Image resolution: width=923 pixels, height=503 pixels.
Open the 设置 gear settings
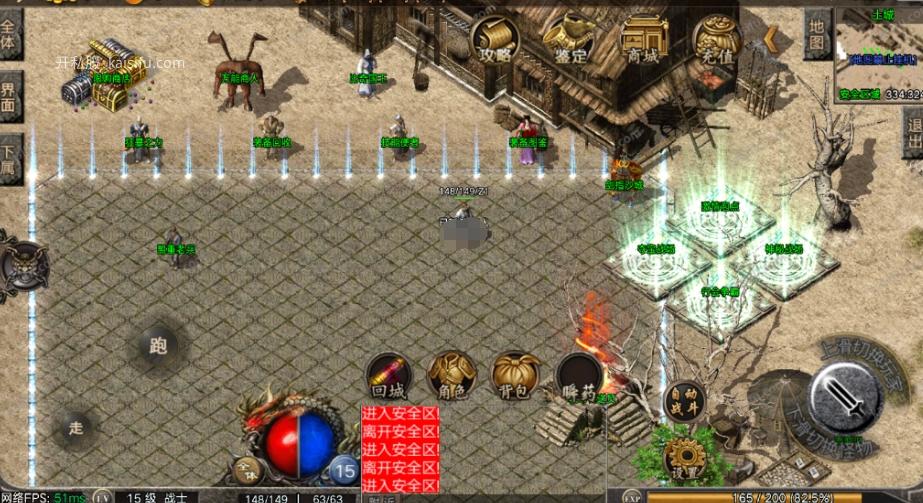click(684, 456)
